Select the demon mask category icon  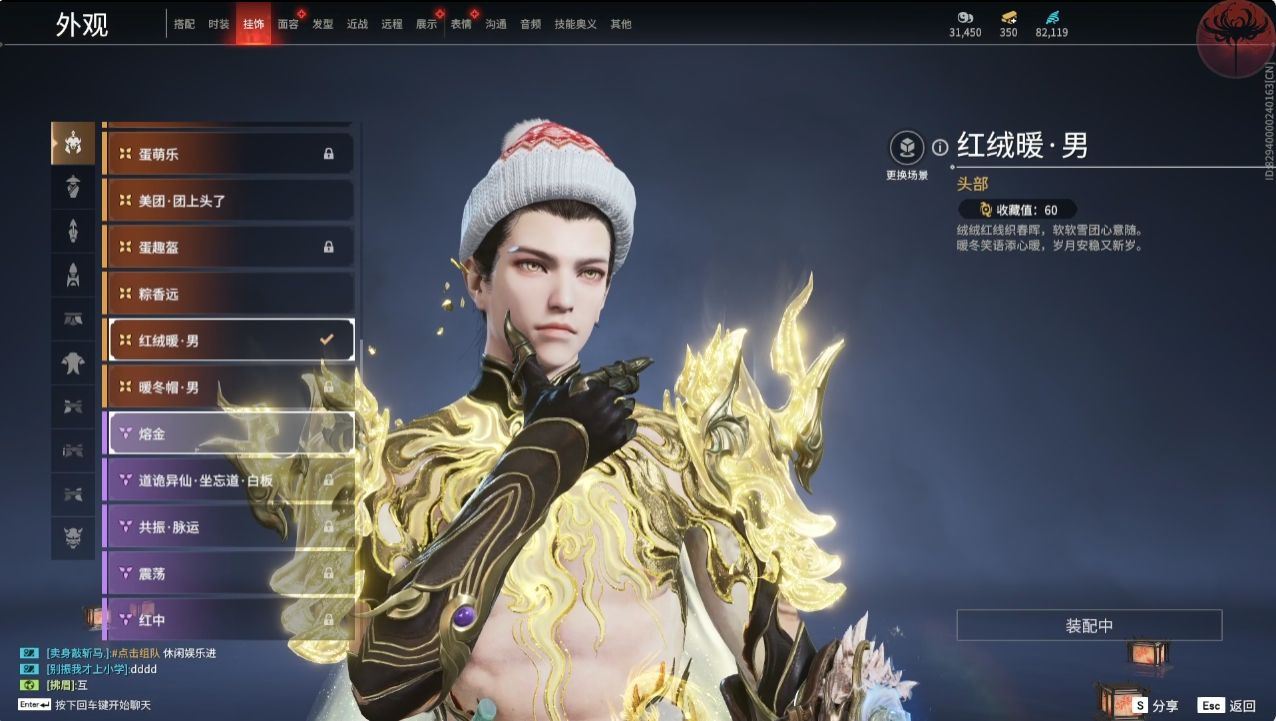point(73,538)
